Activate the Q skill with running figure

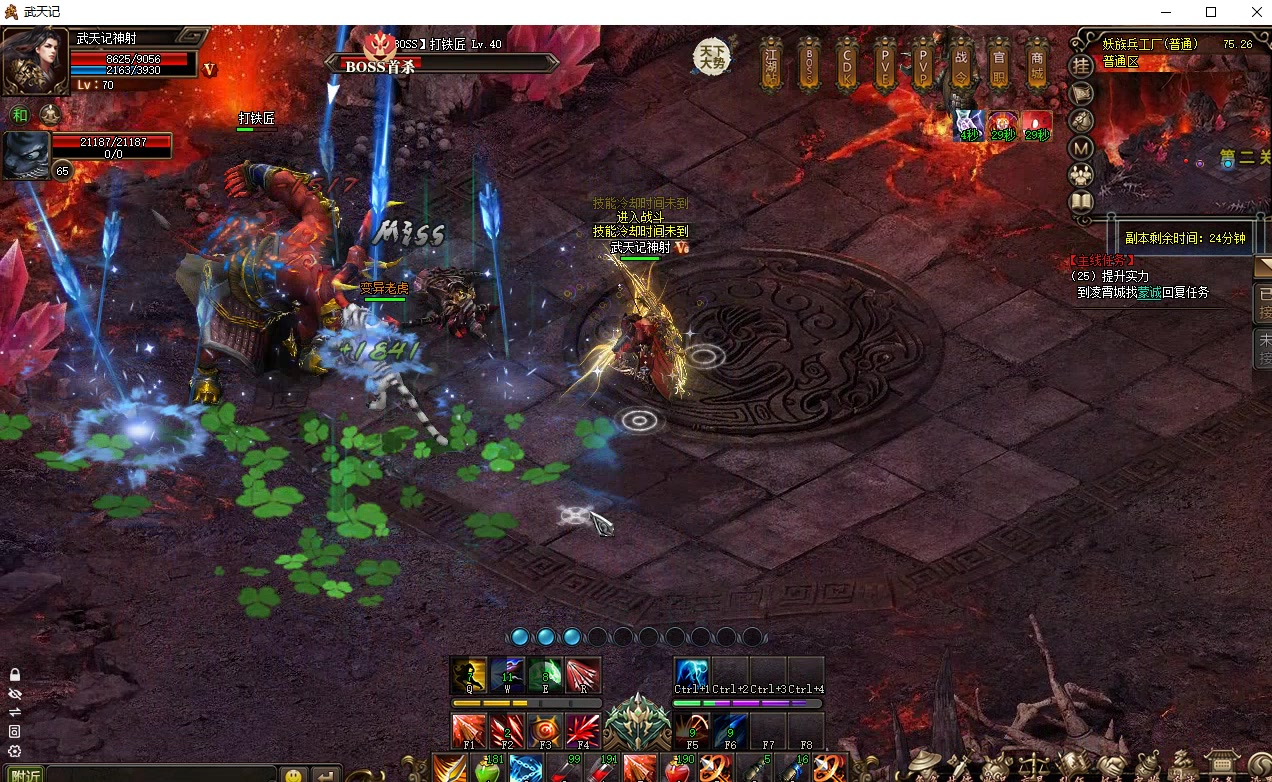tap(469, 675)
